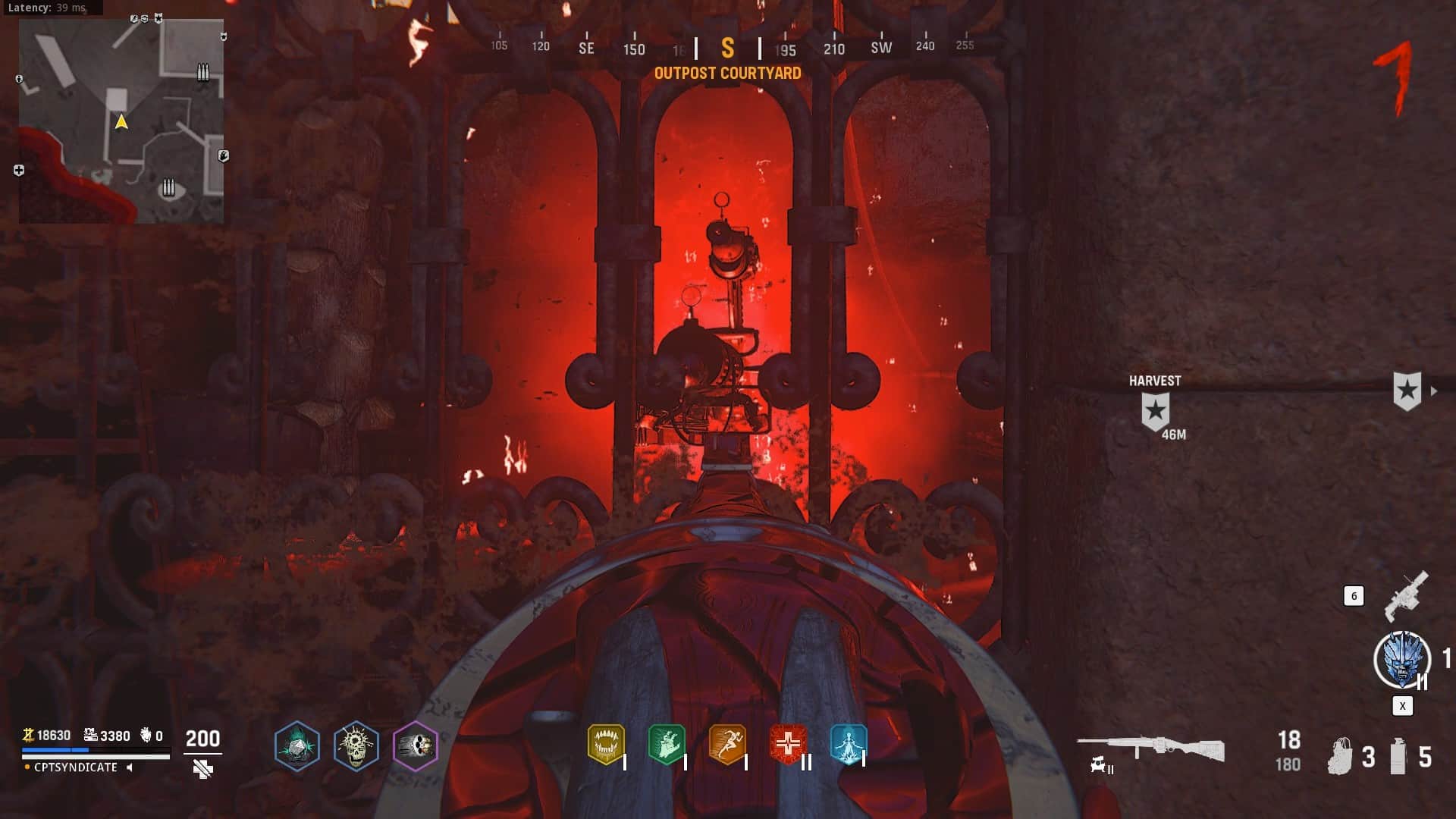Click the blue glowing figure perk

point(848,744)
